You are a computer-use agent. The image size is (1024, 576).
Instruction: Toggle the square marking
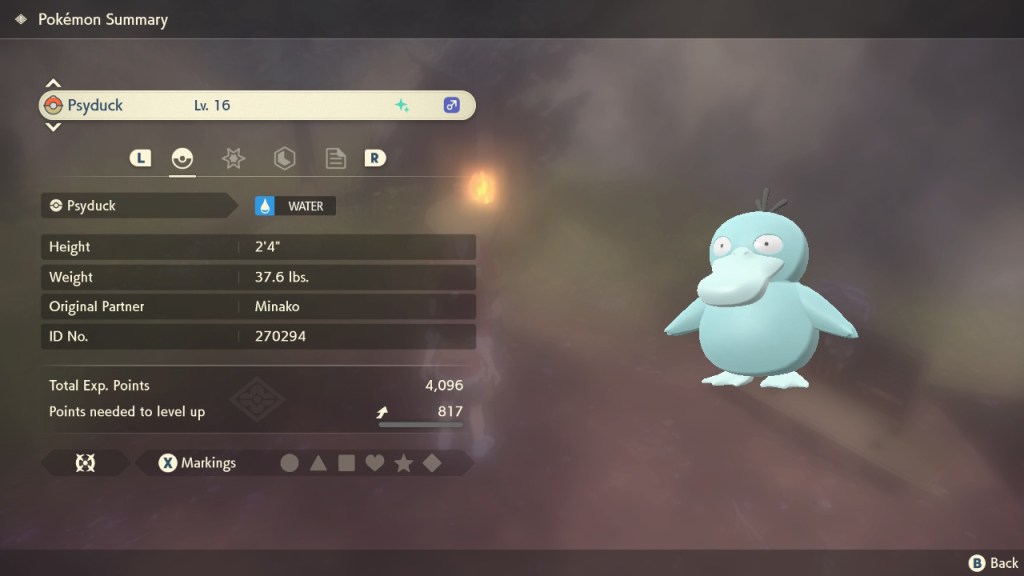click(x=346, y=463)
